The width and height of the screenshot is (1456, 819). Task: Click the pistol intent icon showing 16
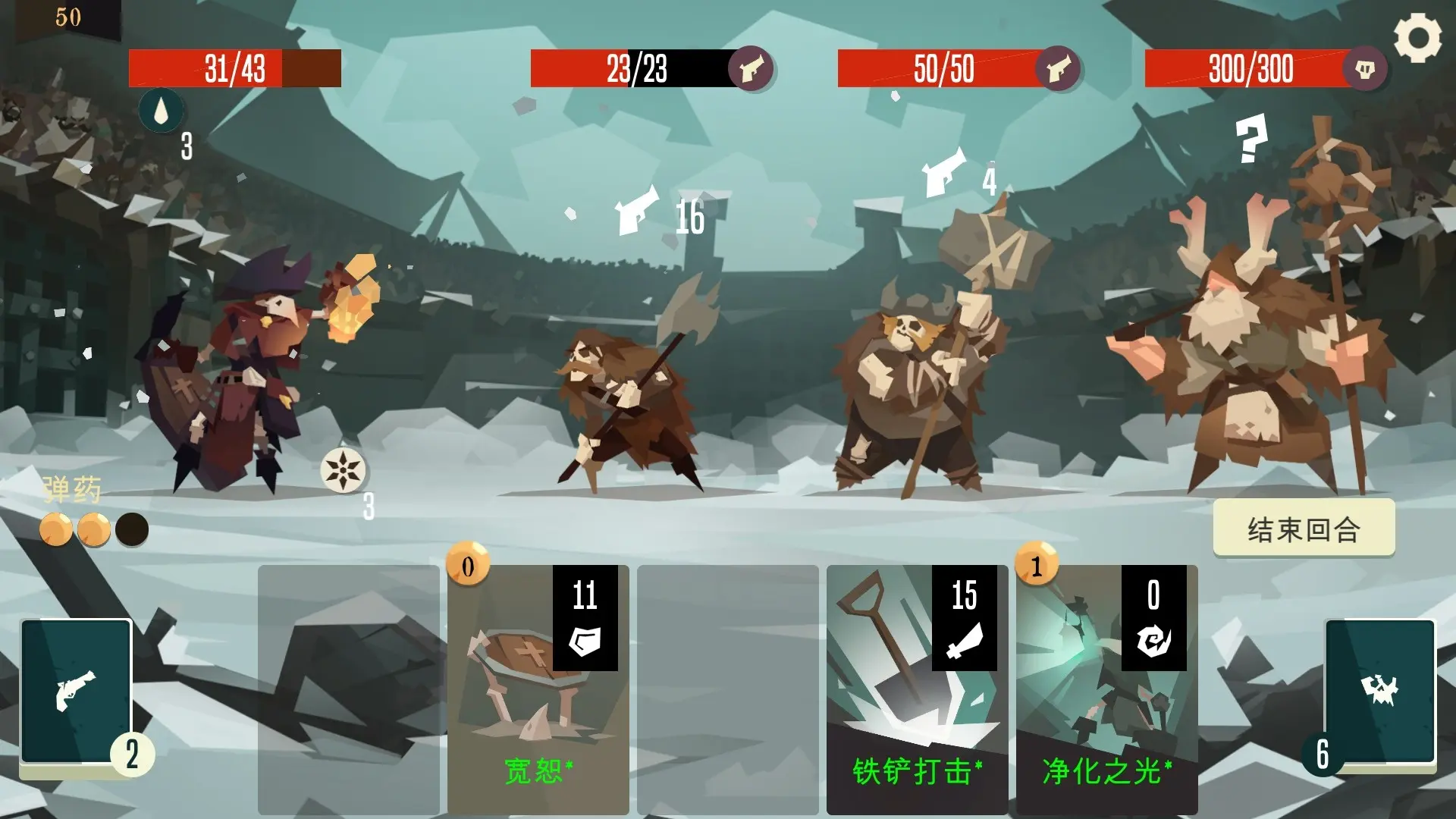637,211
